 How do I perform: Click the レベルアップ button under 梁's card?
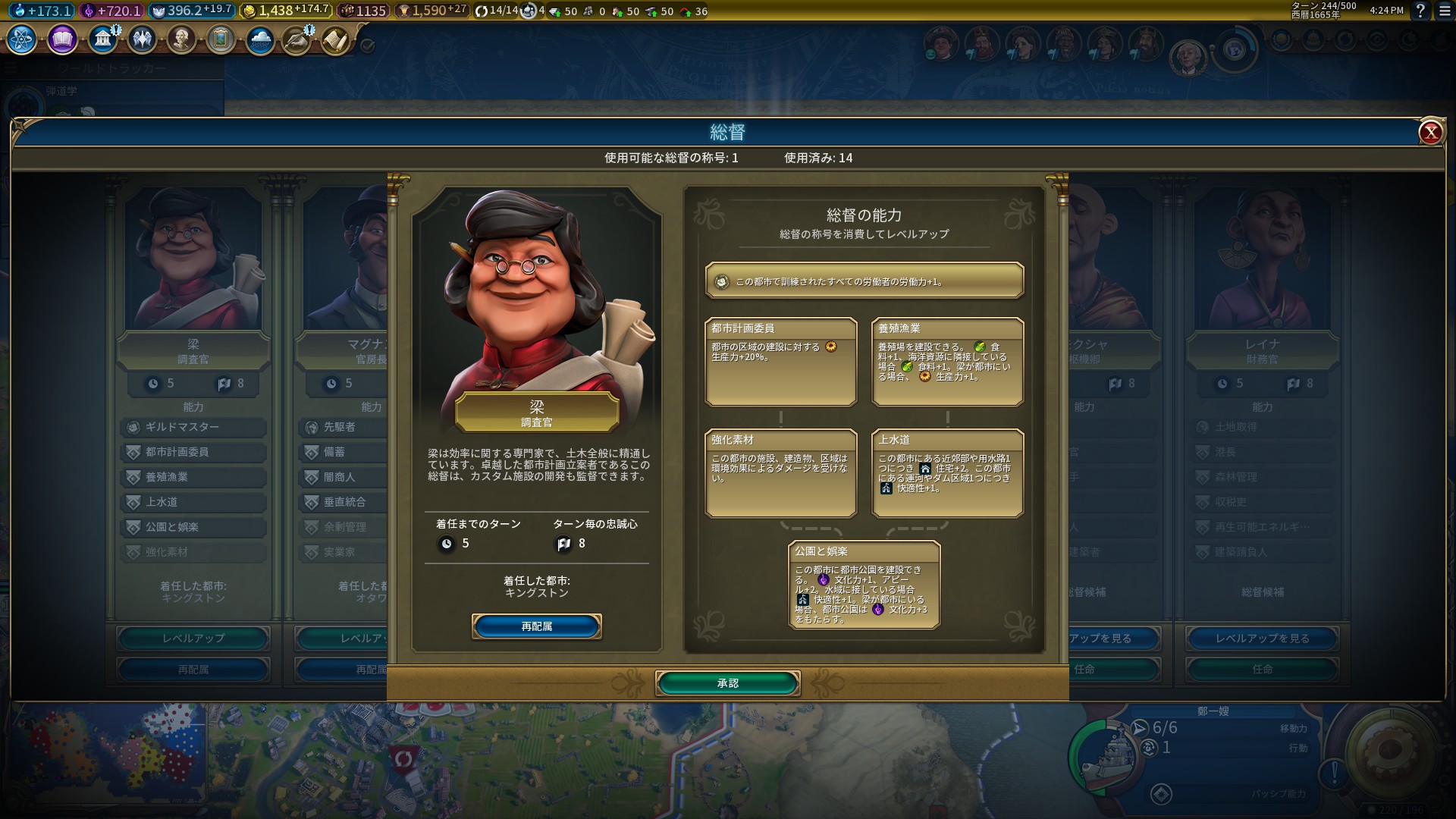pyautogui.click(x=193, y=639)
